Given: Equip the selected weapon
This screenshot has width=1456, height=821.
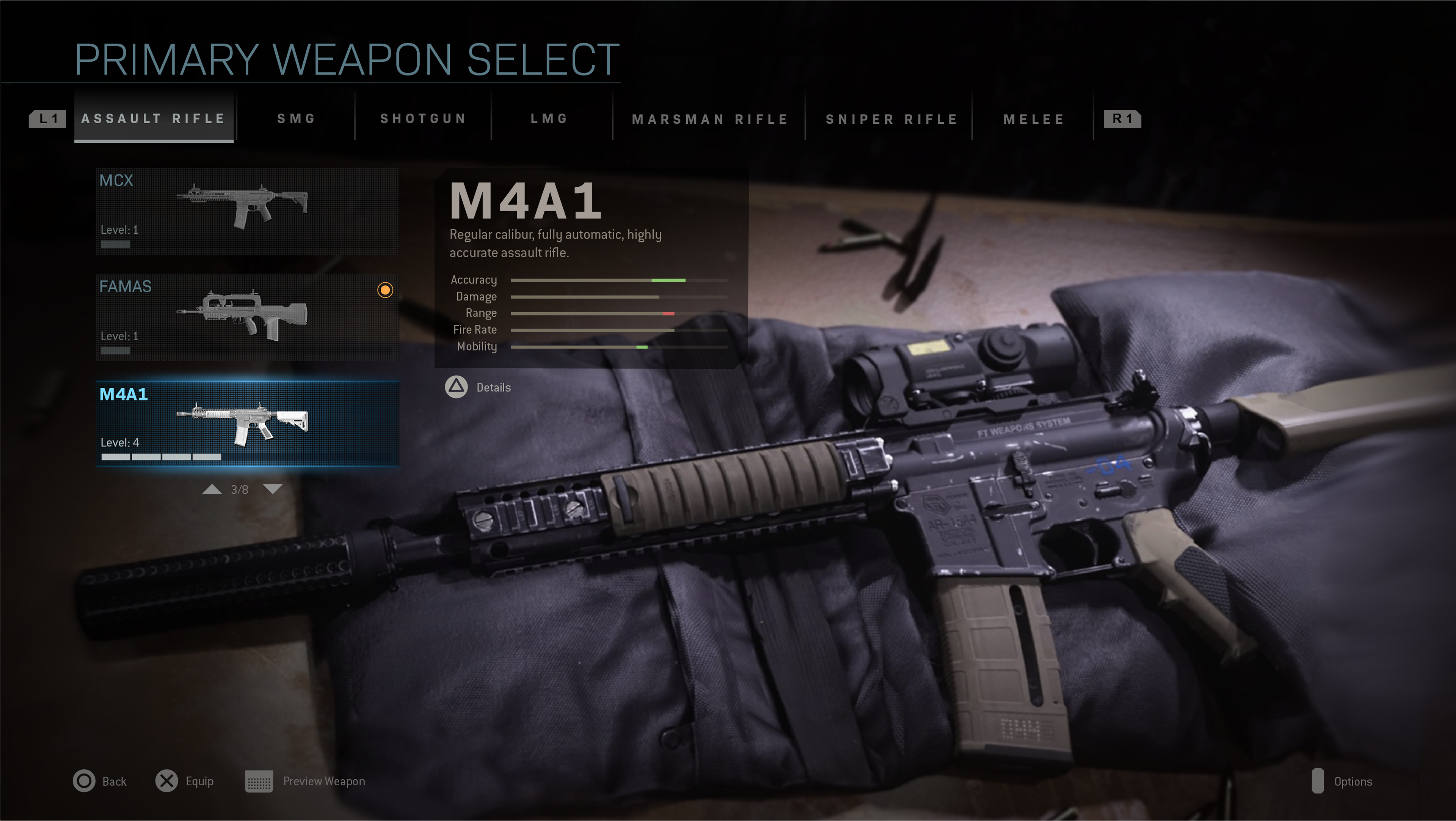Looking at the screenshot, I should [x=184, y=781].
